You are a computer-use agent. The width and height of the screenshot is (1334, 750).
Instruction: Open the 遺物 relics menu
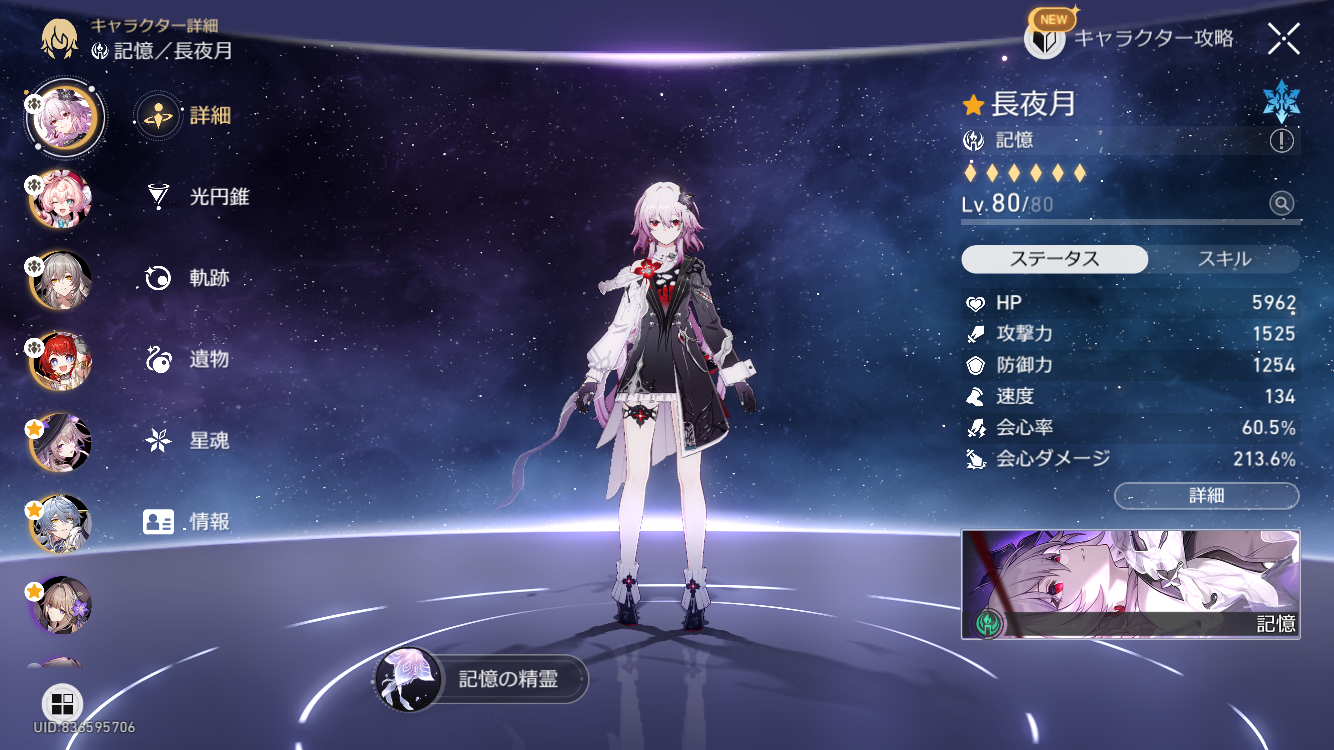(x=190, y=359)
